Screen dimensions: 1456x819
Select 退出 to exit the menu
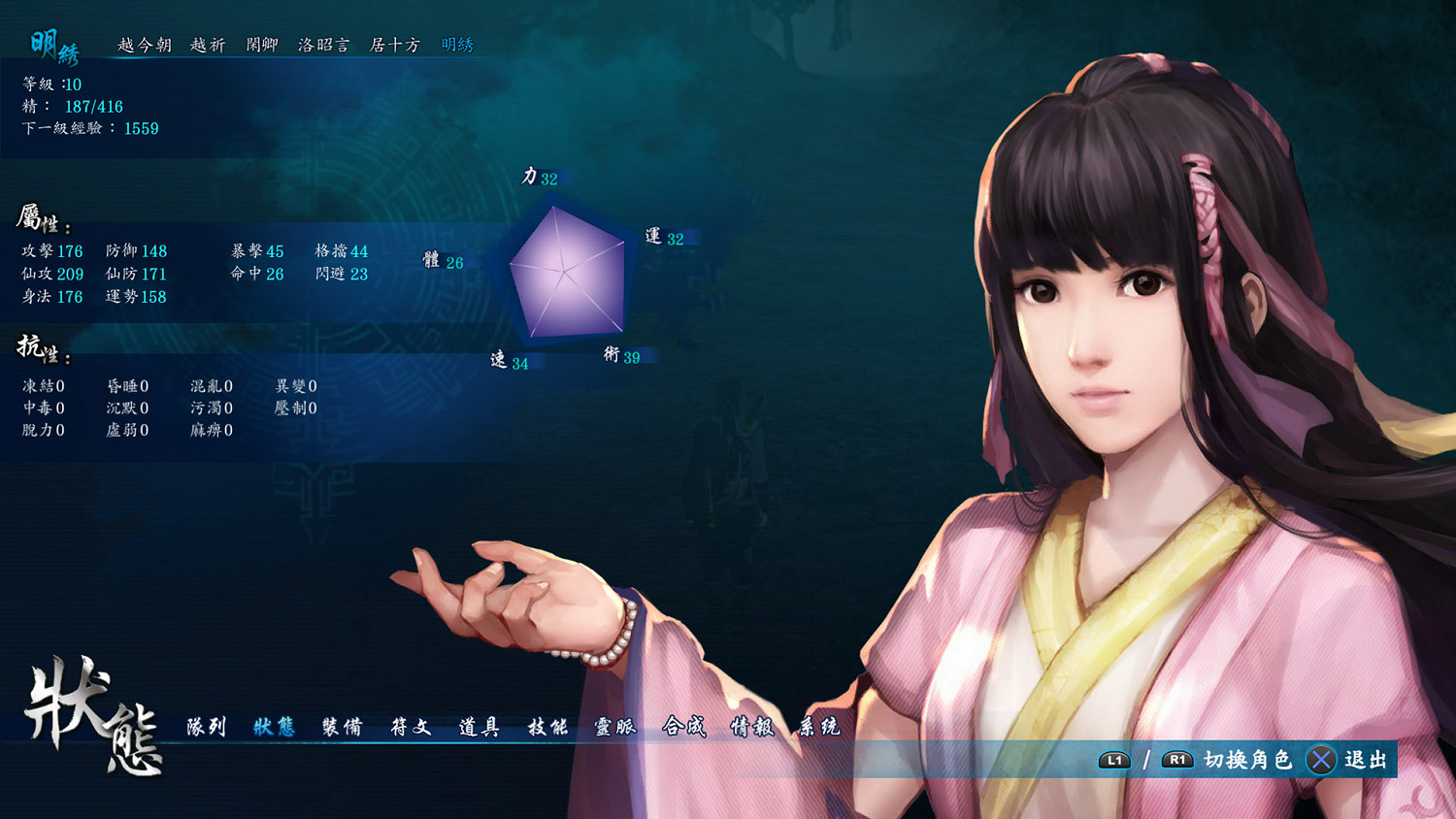(x=1363, y=760)
